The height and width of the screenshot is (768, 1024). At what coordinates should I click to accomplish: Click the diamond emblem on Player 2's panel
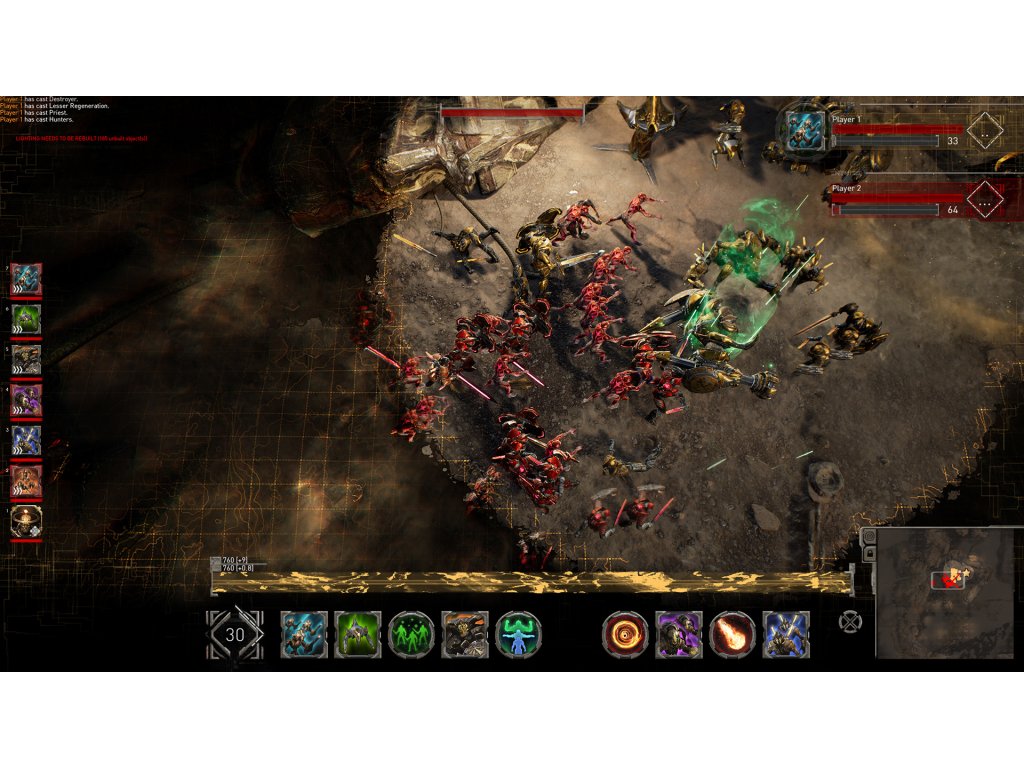click(x=985, y=200)
